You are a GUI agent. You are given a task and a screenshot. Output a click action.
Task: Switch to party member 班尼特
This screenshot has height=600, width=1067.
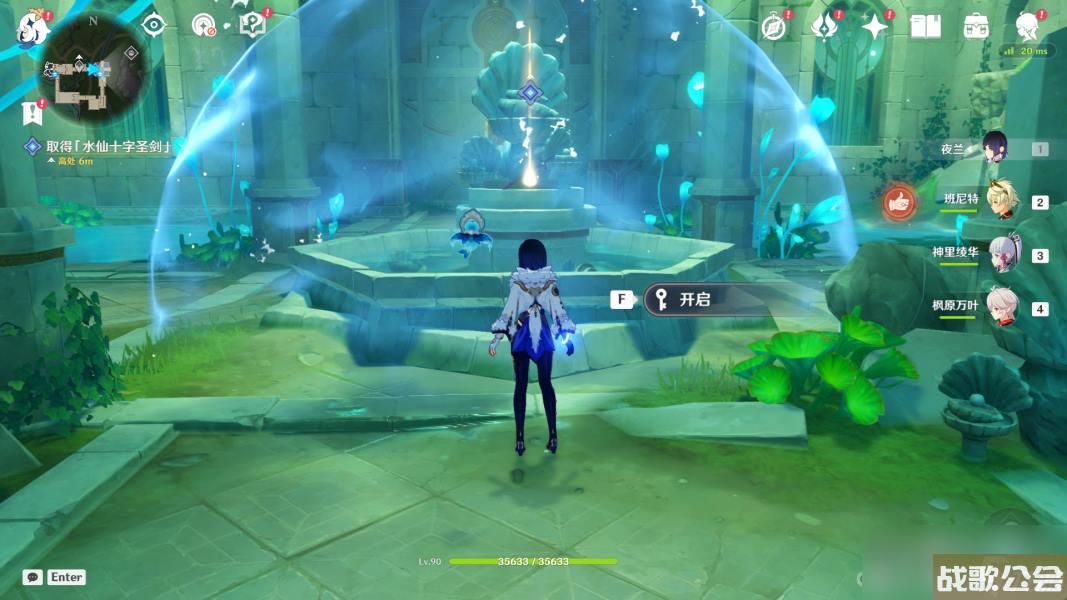(1001, 201)
